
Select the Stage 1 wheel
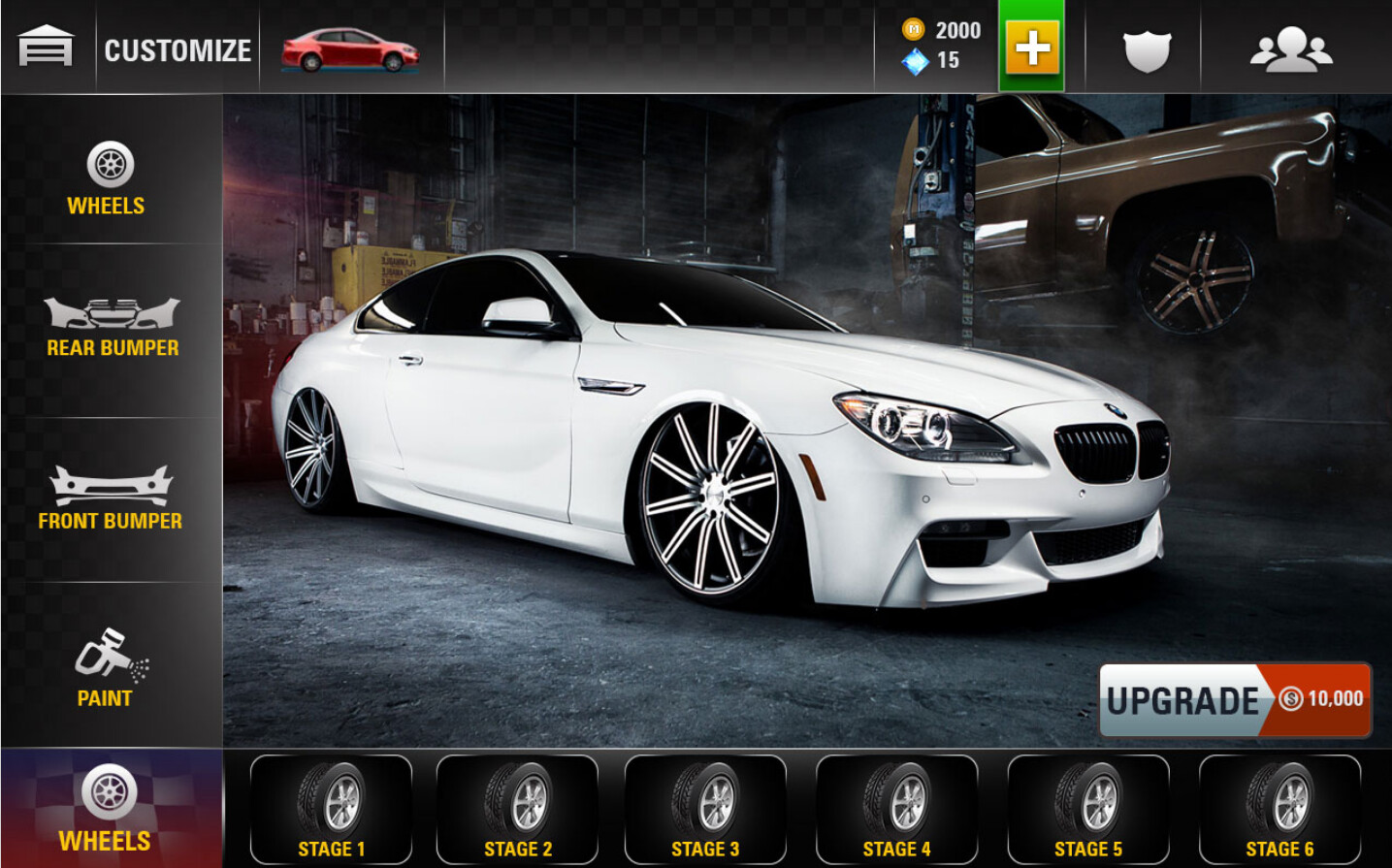331,810
